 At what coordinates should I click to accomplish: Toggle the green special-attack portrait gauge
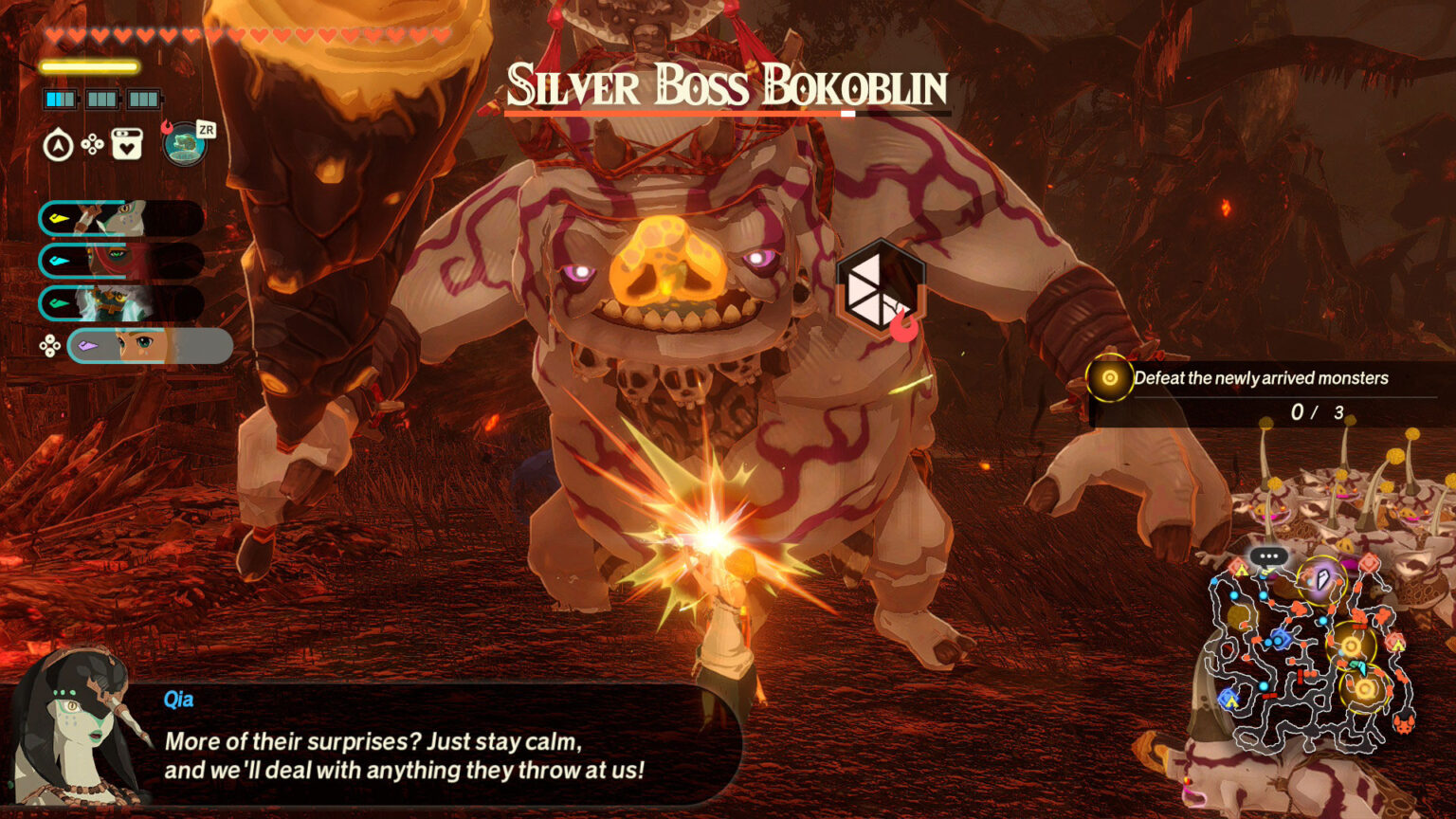tap(123, 305)
